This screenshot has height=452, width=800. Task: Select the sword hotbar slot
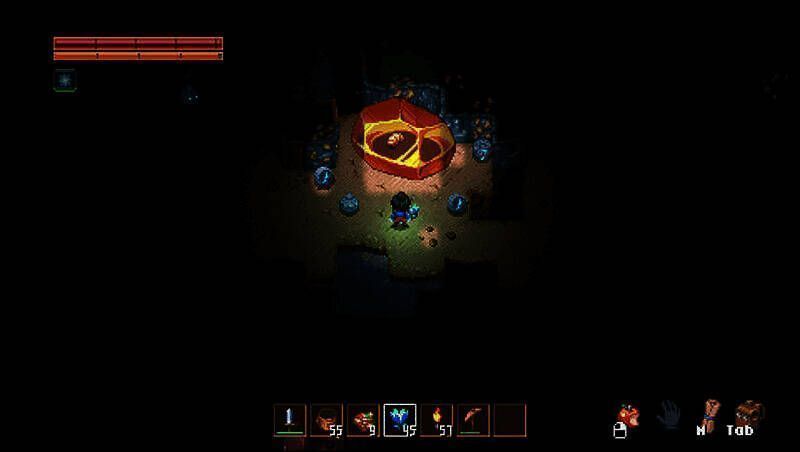(x=290, y=420)
